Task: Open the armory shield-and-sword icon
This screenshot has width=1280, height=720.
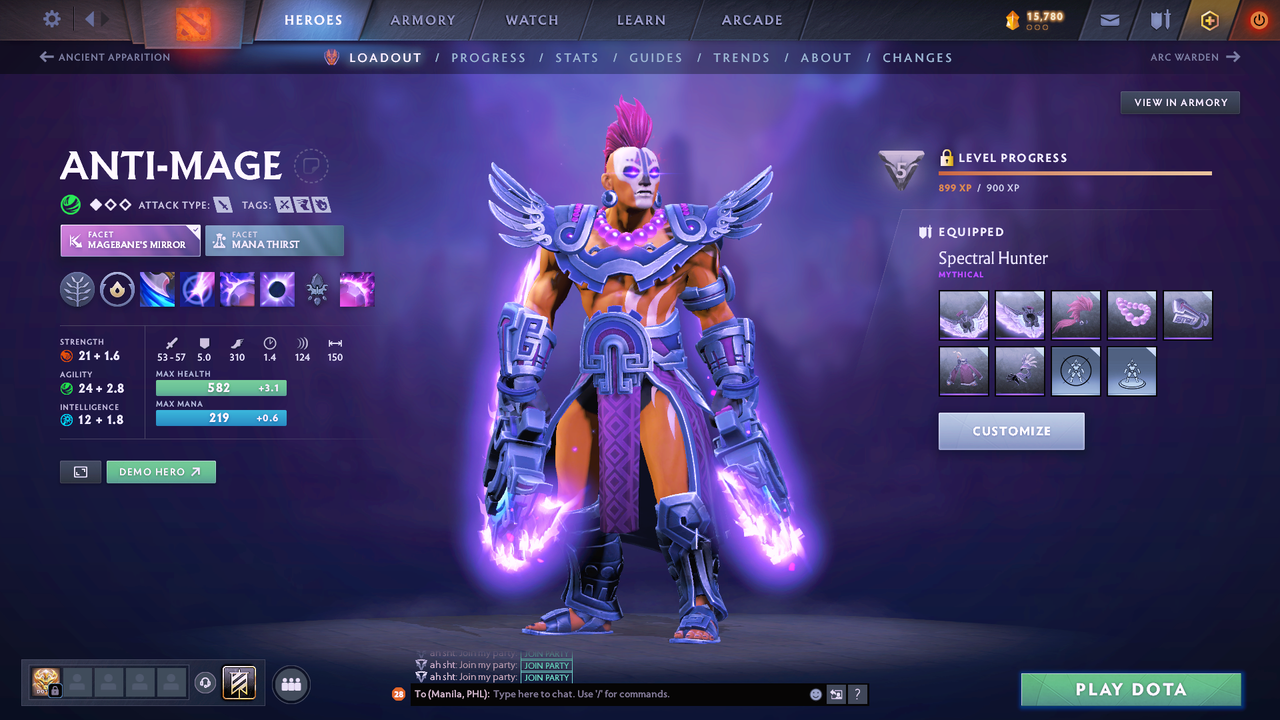Action: (1160, 19)
